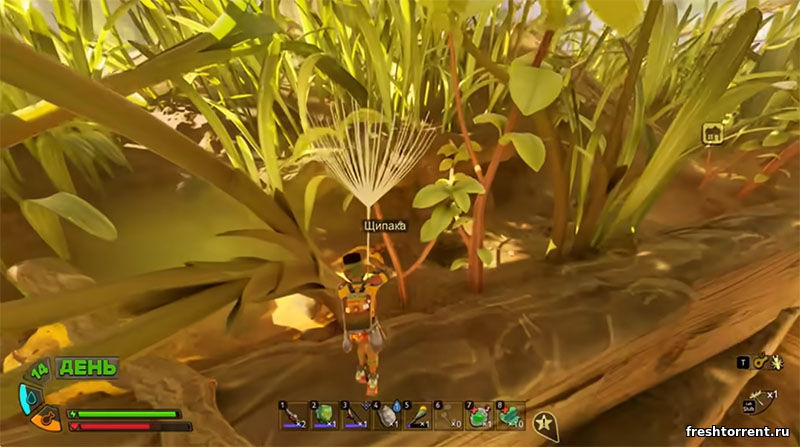
Task: Equip the torch in hotbar slot 5
Action: tap(418, 416)
